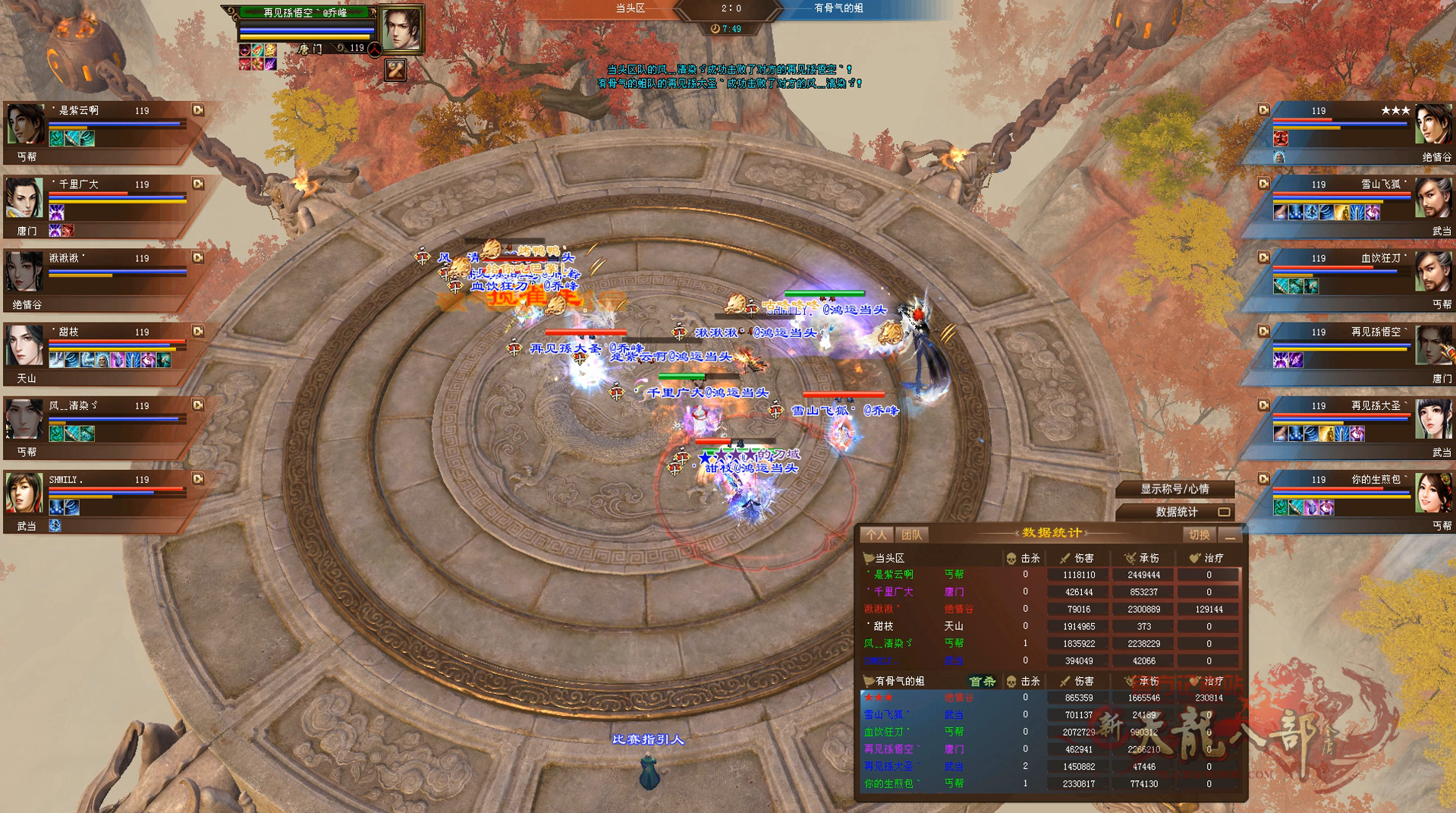Spectate player 是紫云啊 via camera icon
1456x813 pixels.
click(x=198, y=110)
